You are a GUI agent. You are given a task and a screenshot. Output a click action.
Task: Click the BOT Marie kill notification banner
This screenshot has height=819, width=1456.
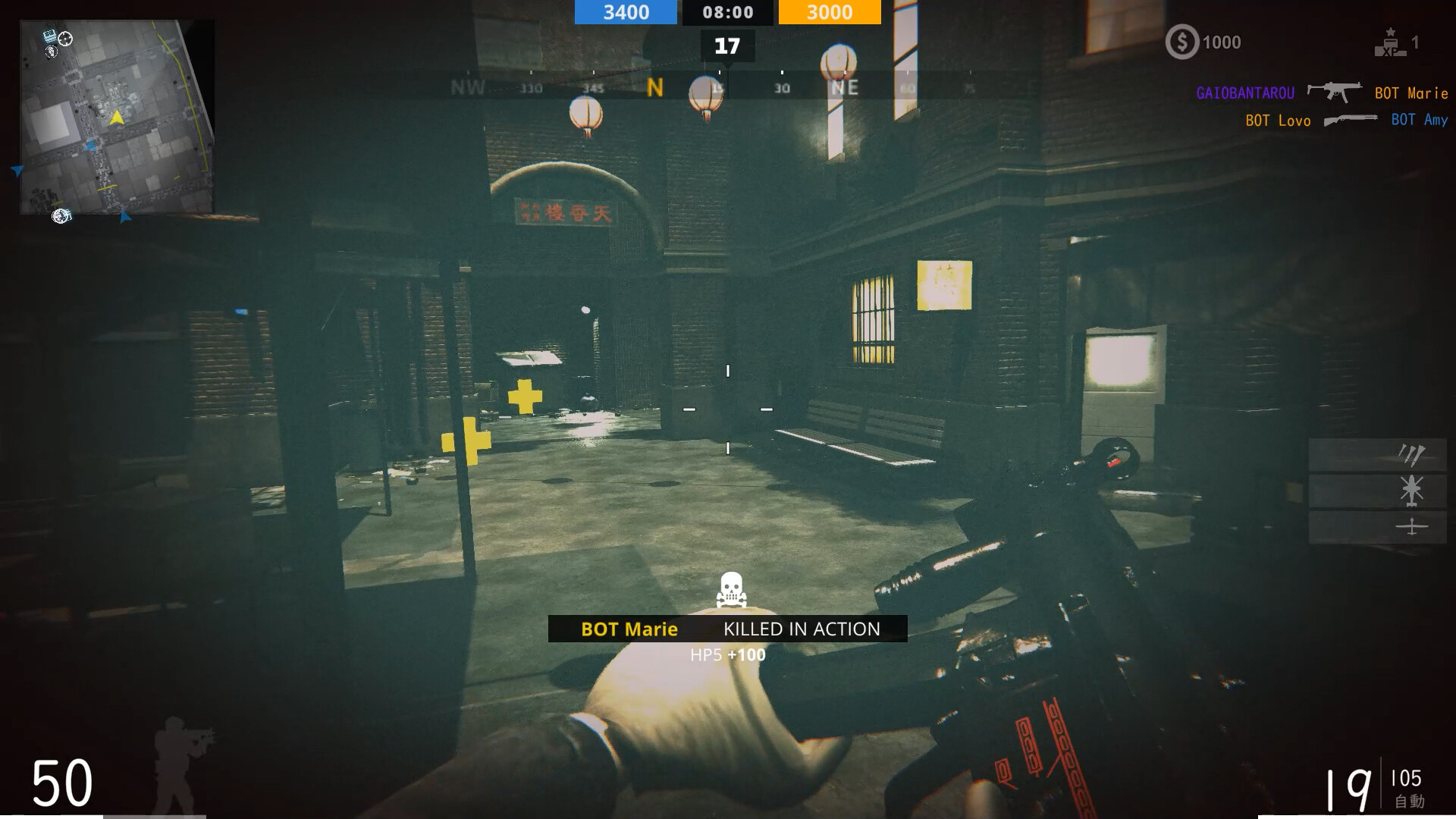click(727, 629)
